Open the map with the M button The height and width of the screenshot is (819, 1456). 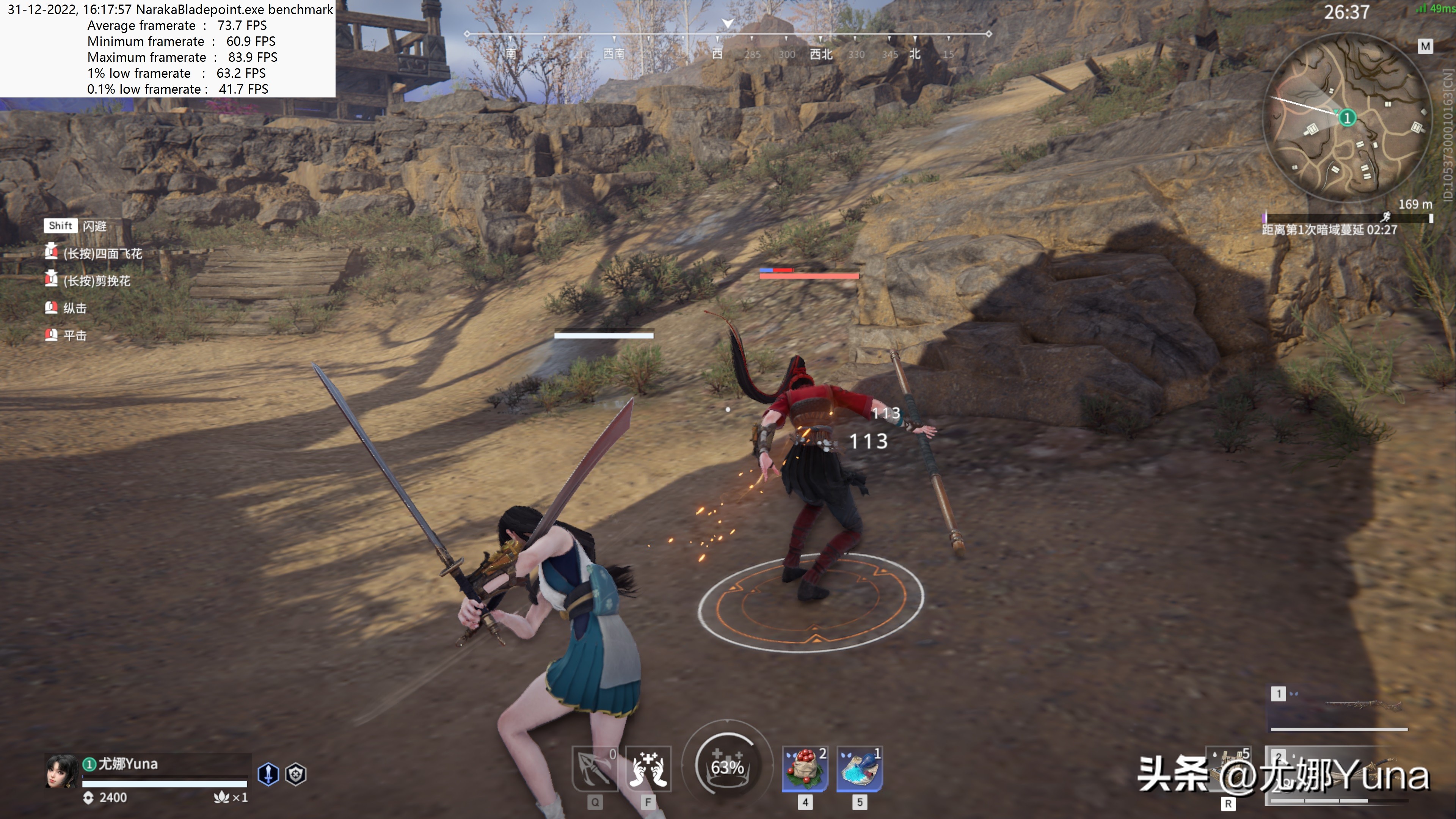1425,46
